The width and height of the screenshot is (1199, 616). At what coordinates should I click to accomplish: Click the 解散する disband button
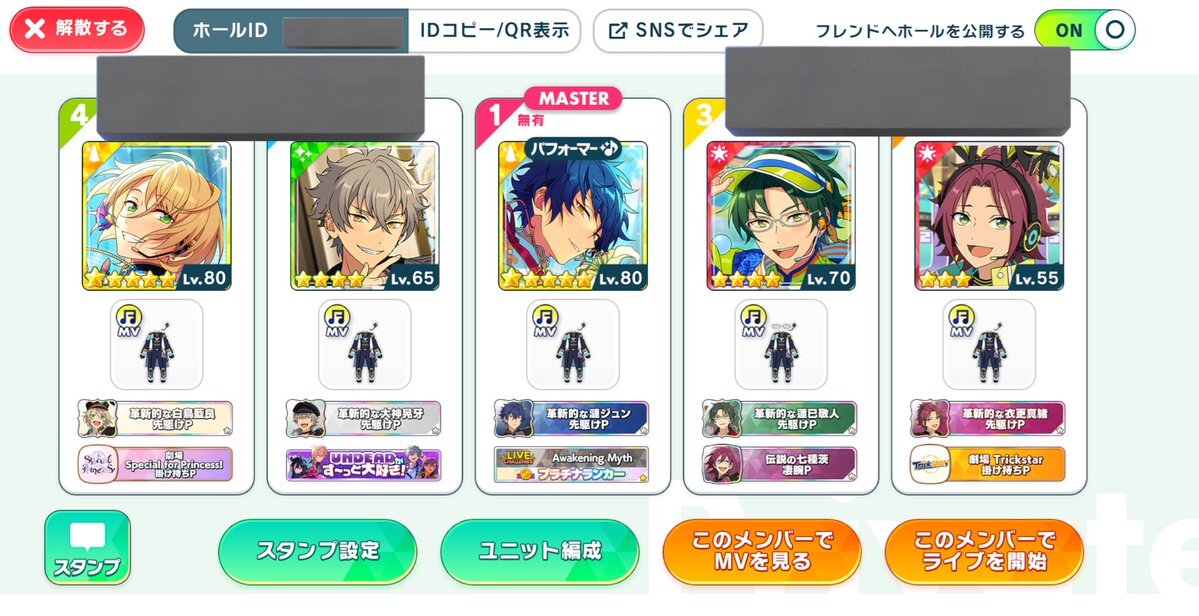coord(77,29)
